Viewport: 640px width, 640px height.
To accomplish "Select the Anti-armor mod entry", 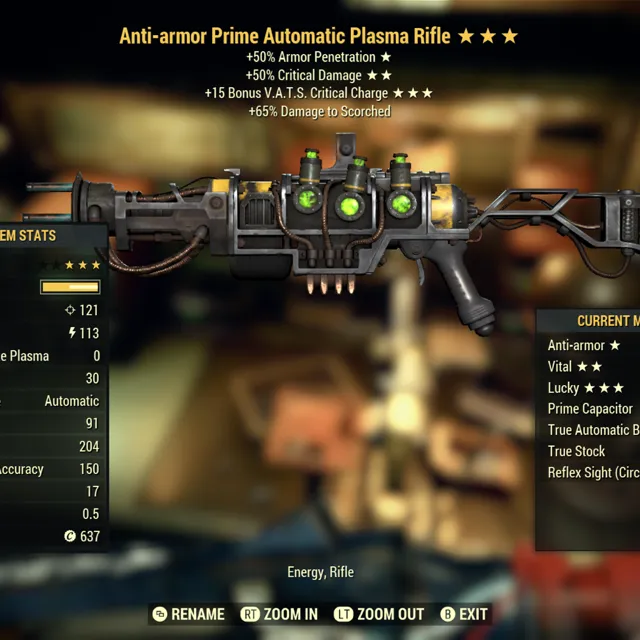I will pyautogui.click(x=585, y=345).
